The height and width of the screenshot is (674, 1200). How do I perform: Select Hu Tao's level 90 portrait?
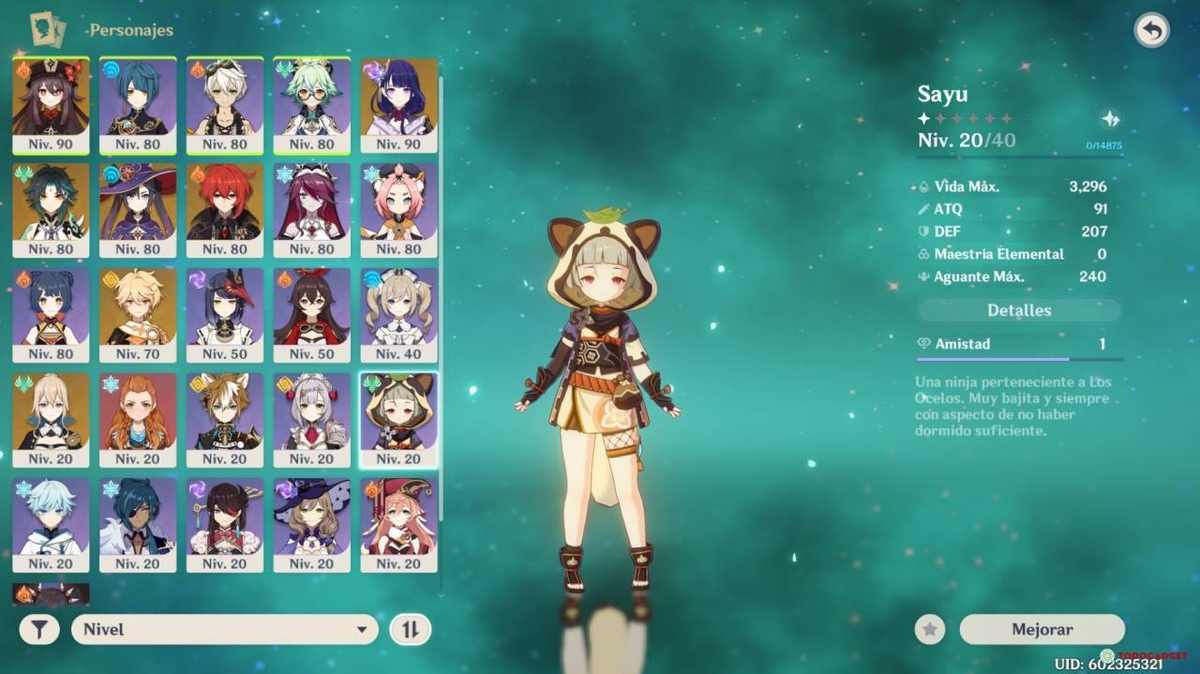pyautogui.click(x=51, y=103)
